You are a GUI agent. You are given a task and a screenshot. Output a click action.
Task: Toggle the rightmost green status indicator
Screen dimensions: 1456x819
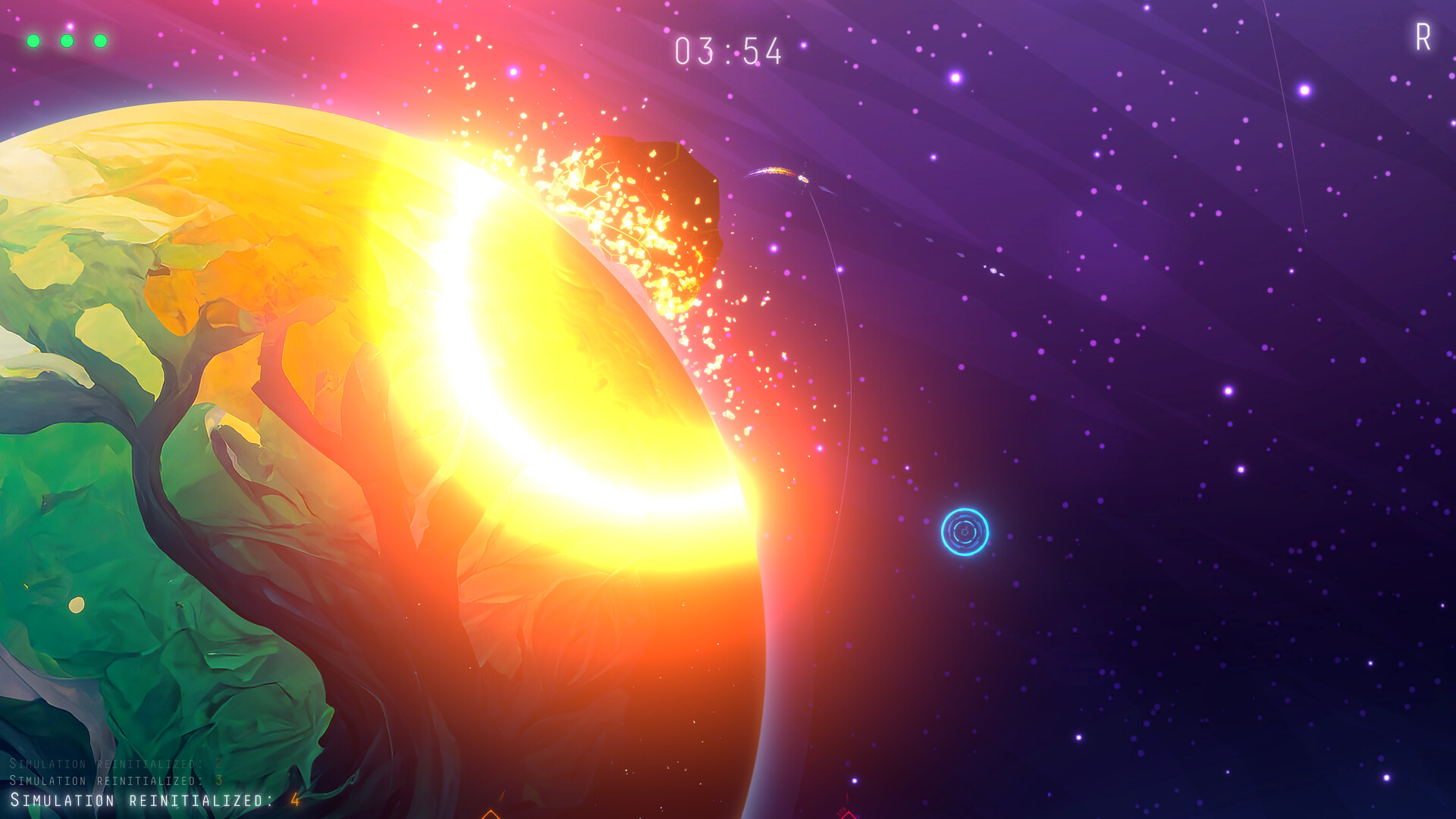click(102, 39)
